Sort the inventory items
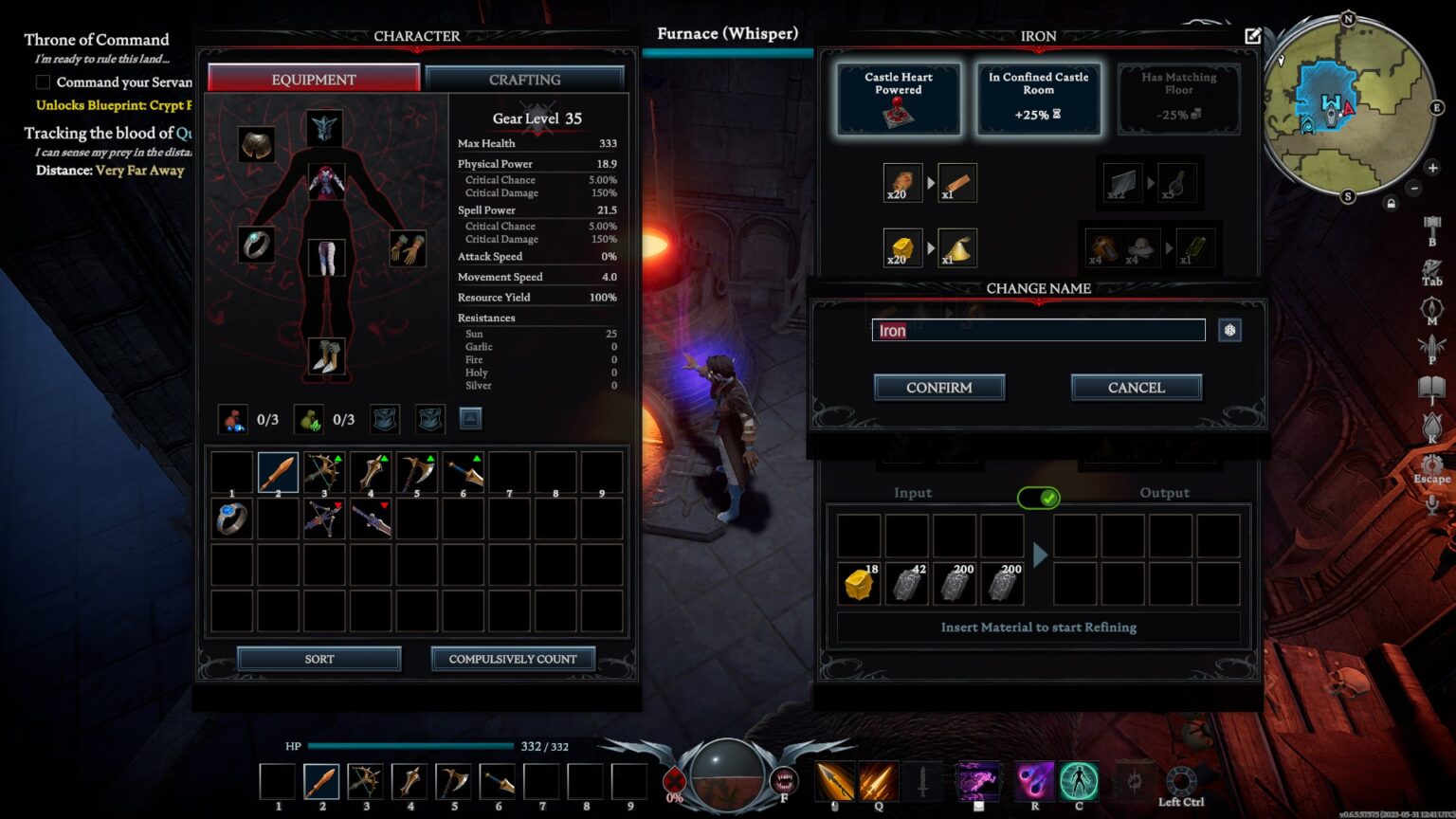This screenshot has width=1456, height=819. coord(318,659)
